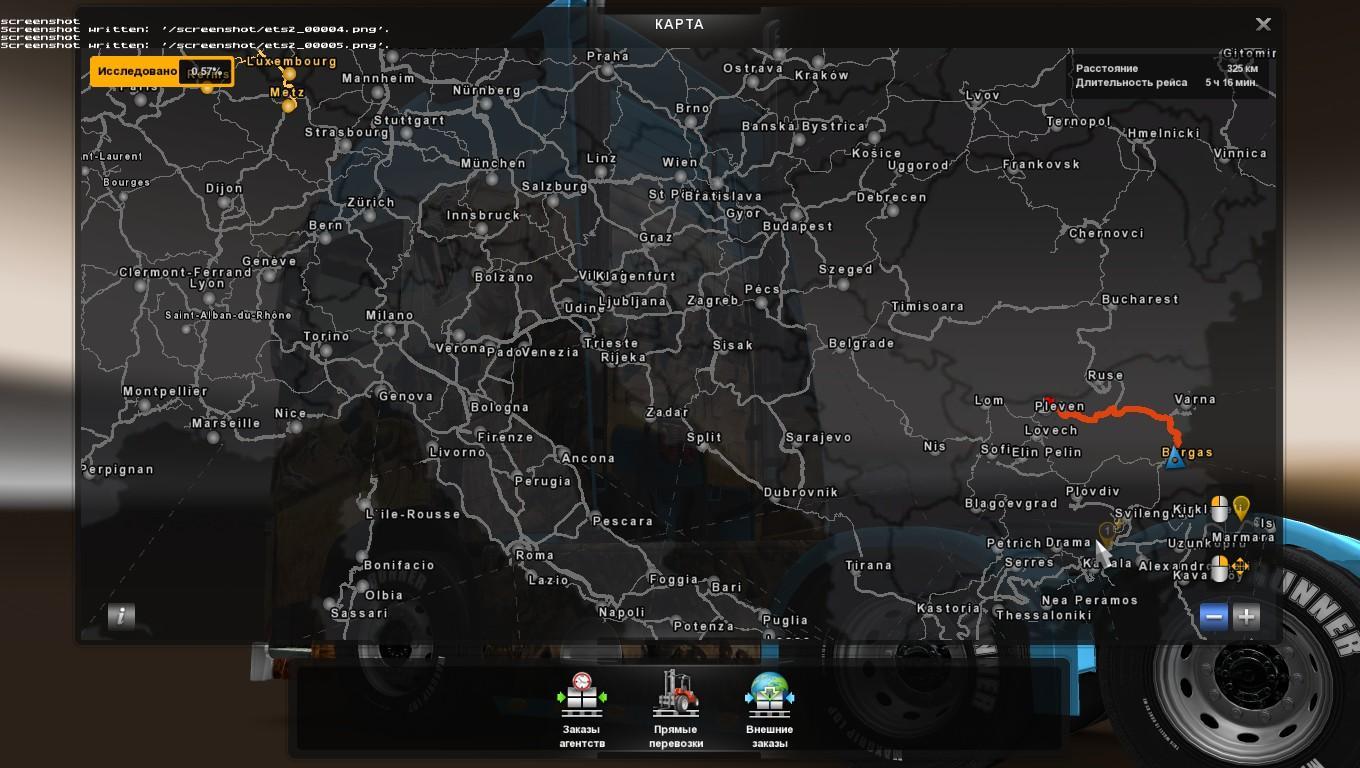Select the КАРТА title header
Screen dimensions: 1360x768
(x=679, y=24)
